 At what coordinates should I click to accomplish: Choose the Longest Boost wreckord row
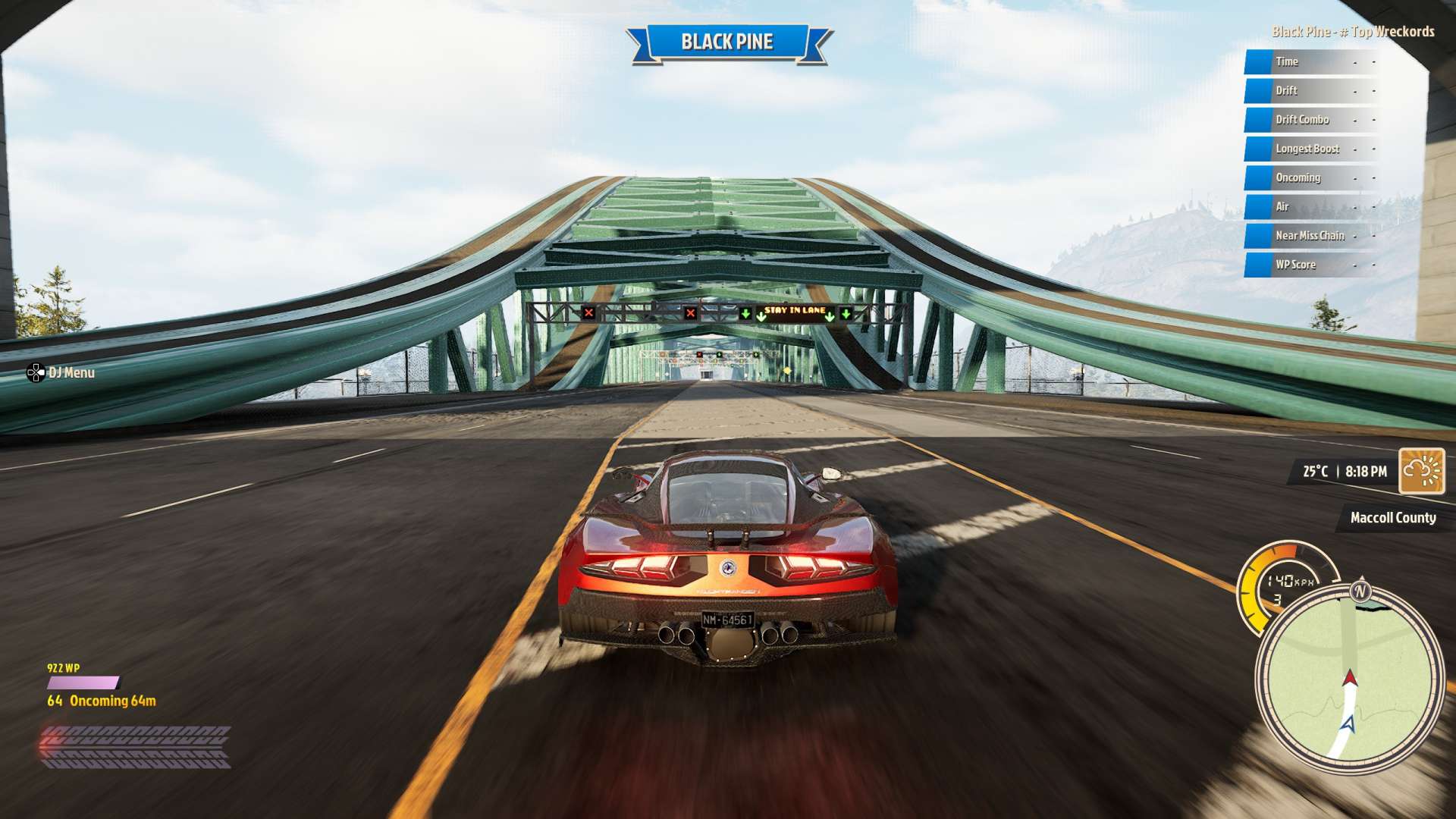click(x=1312, y=149)
